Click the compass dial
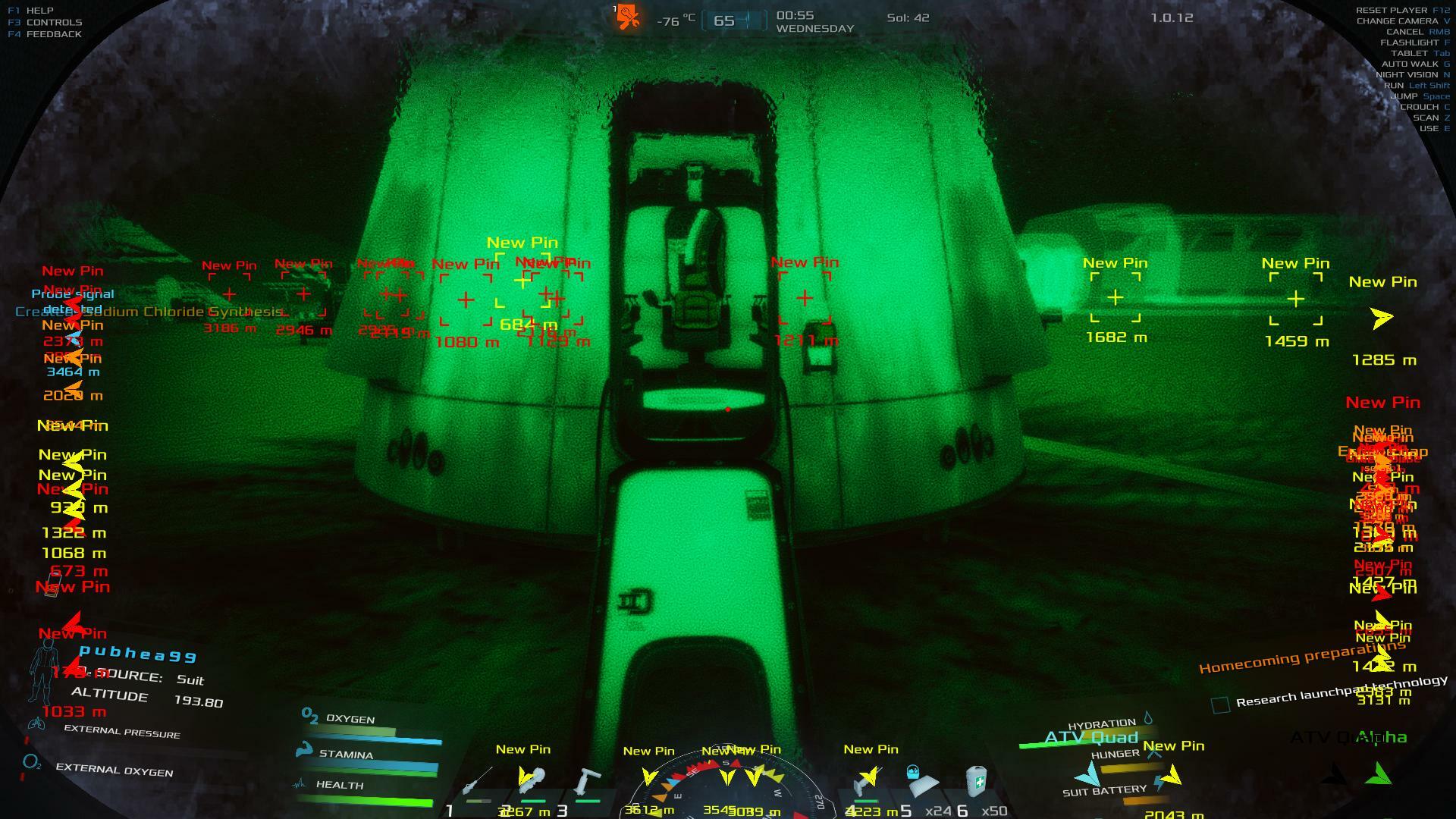Viewport: 1456px width, 819px height. [x=726, y=789]
